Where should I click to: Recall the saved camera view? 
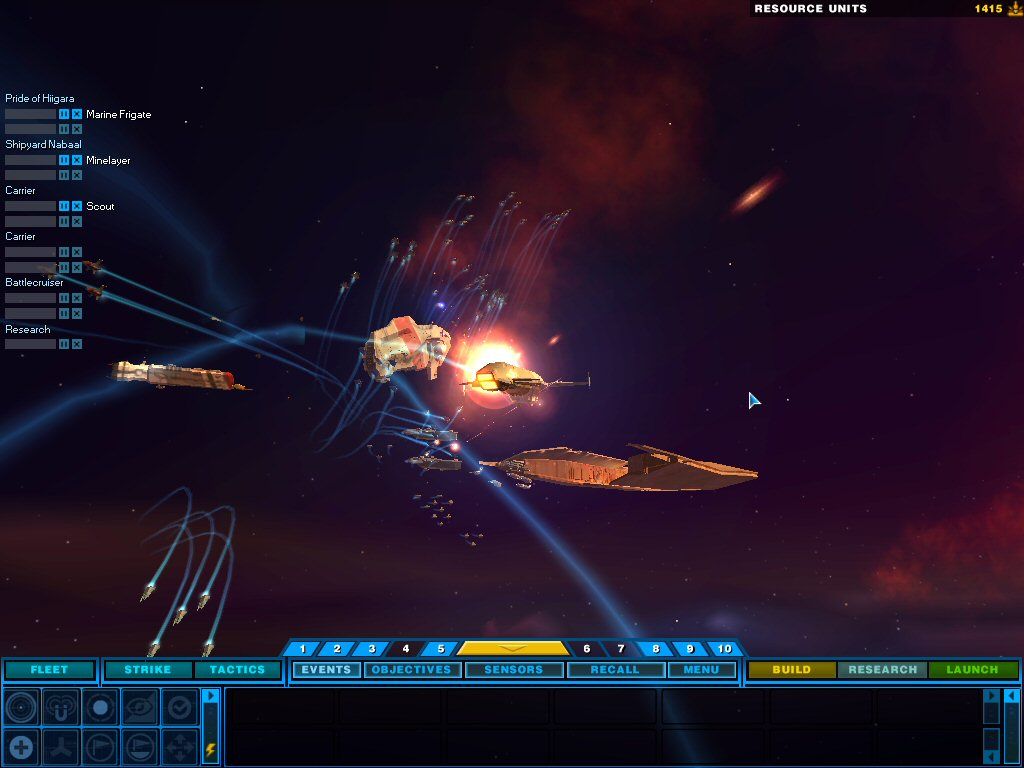[615, 670]
